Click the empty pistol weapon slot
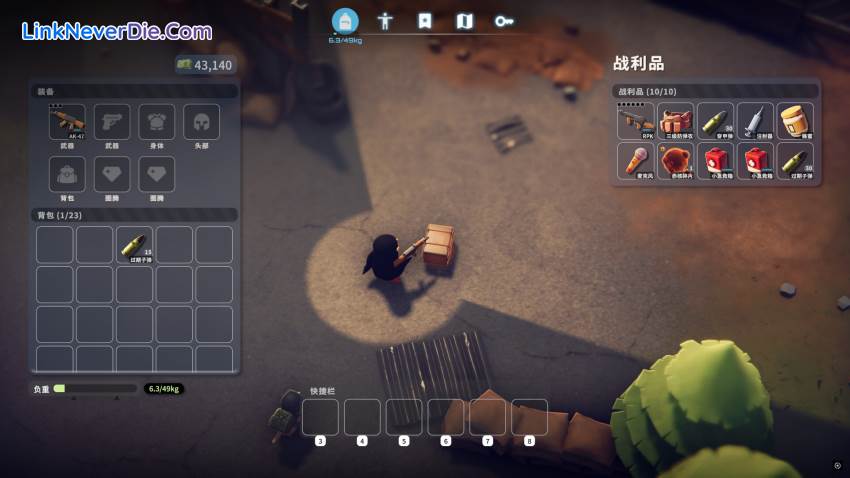The height and width of the screenshot is (478, 850). pos(112,123)
